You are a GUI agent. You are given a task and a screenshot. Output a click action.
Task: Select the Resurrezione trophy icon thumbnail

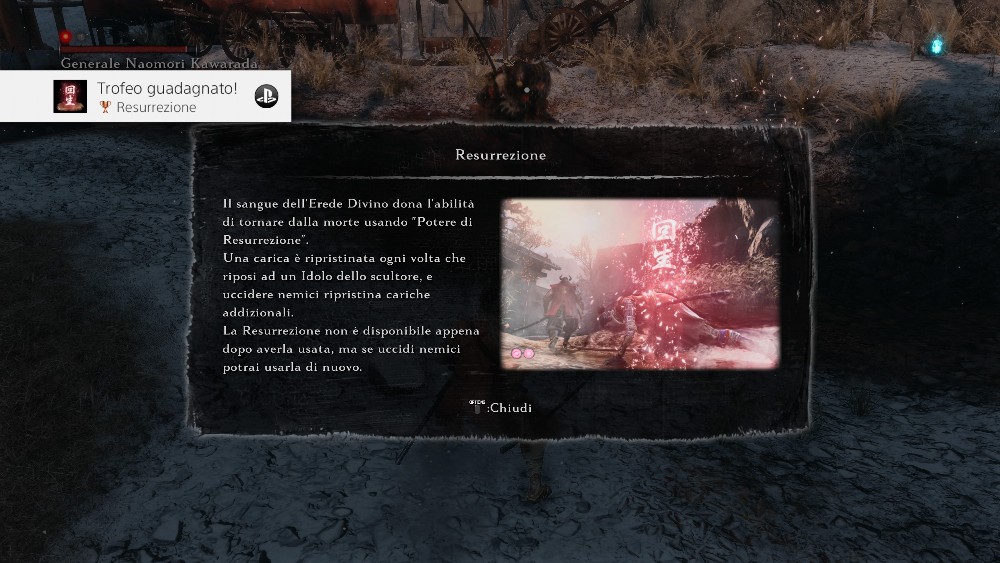pyautogui.click(x=70, y=96)
